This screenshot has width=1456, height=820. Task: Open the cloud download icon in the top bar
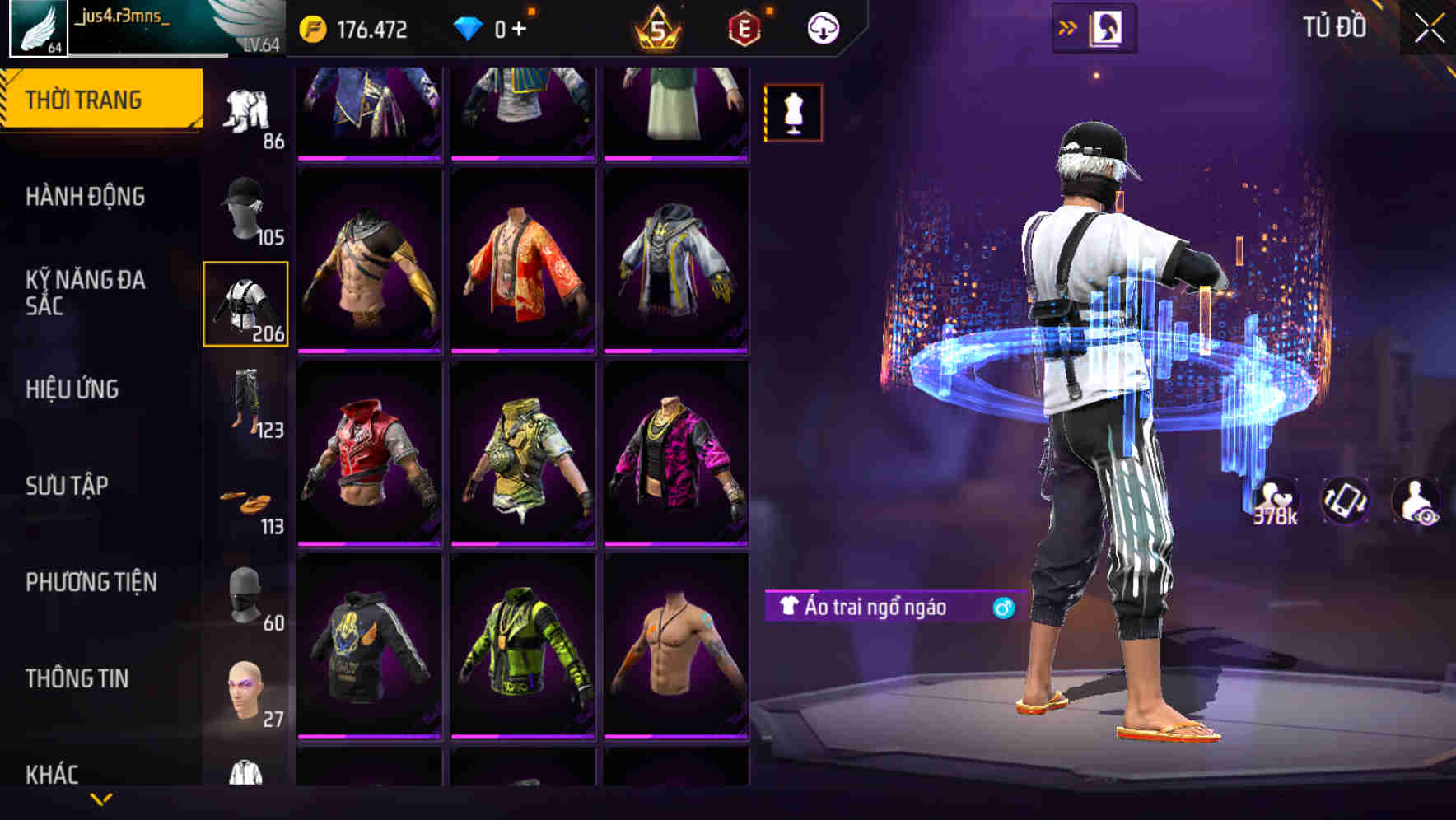point(823,26)
